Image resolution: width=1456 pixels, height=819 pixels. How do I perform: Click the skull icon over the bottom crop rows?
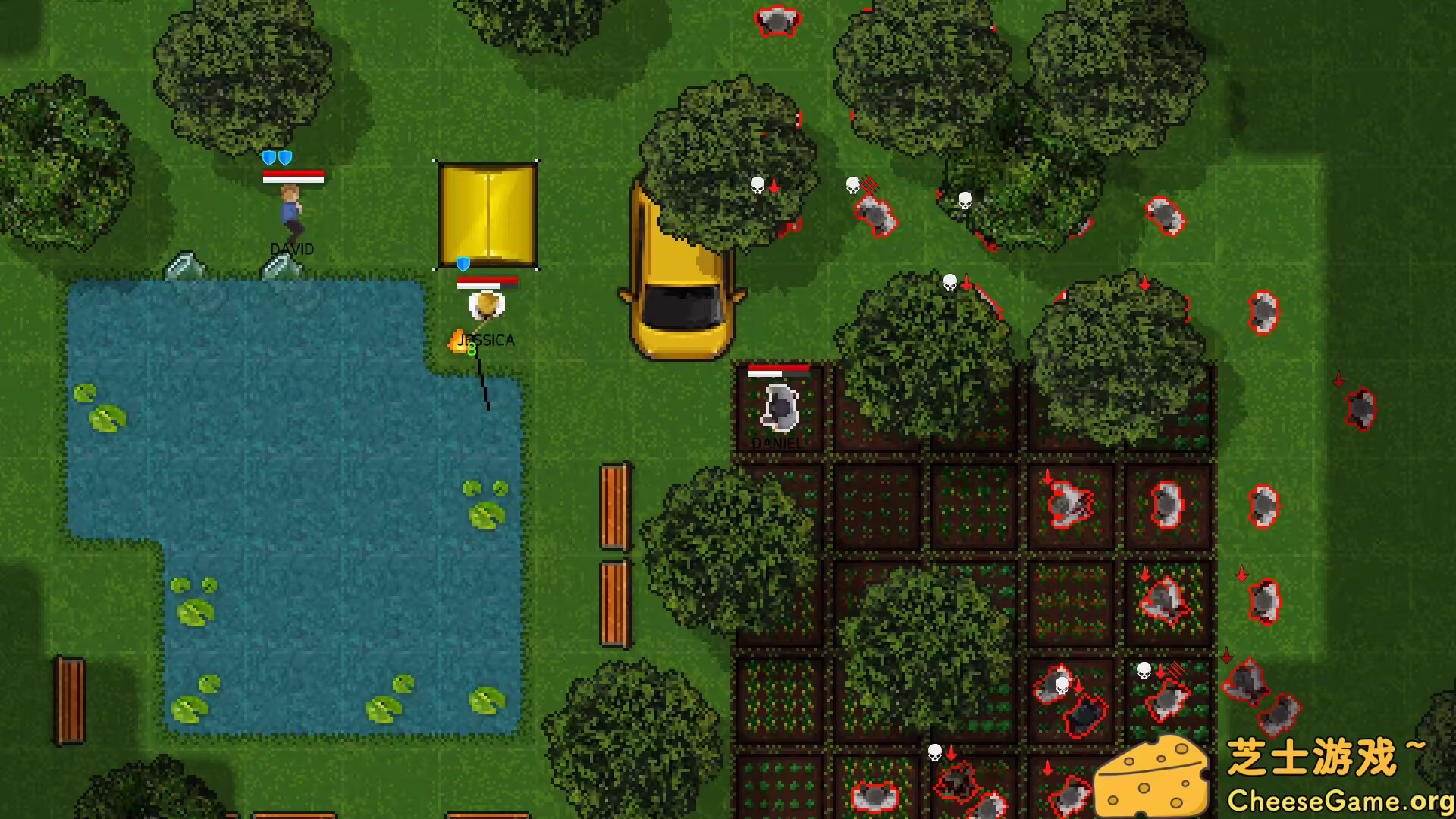[x=935, y=752]
